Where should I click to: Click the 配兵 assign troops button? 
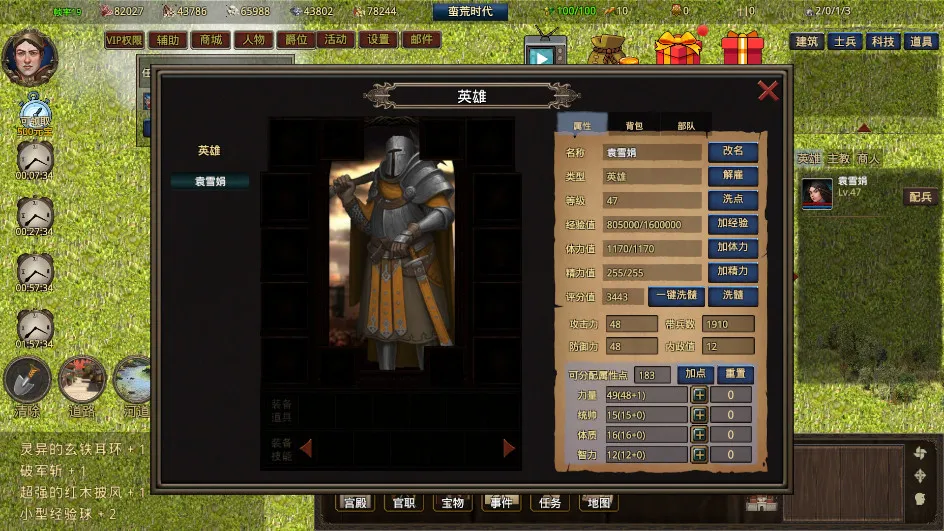click(x=919, y=197)
